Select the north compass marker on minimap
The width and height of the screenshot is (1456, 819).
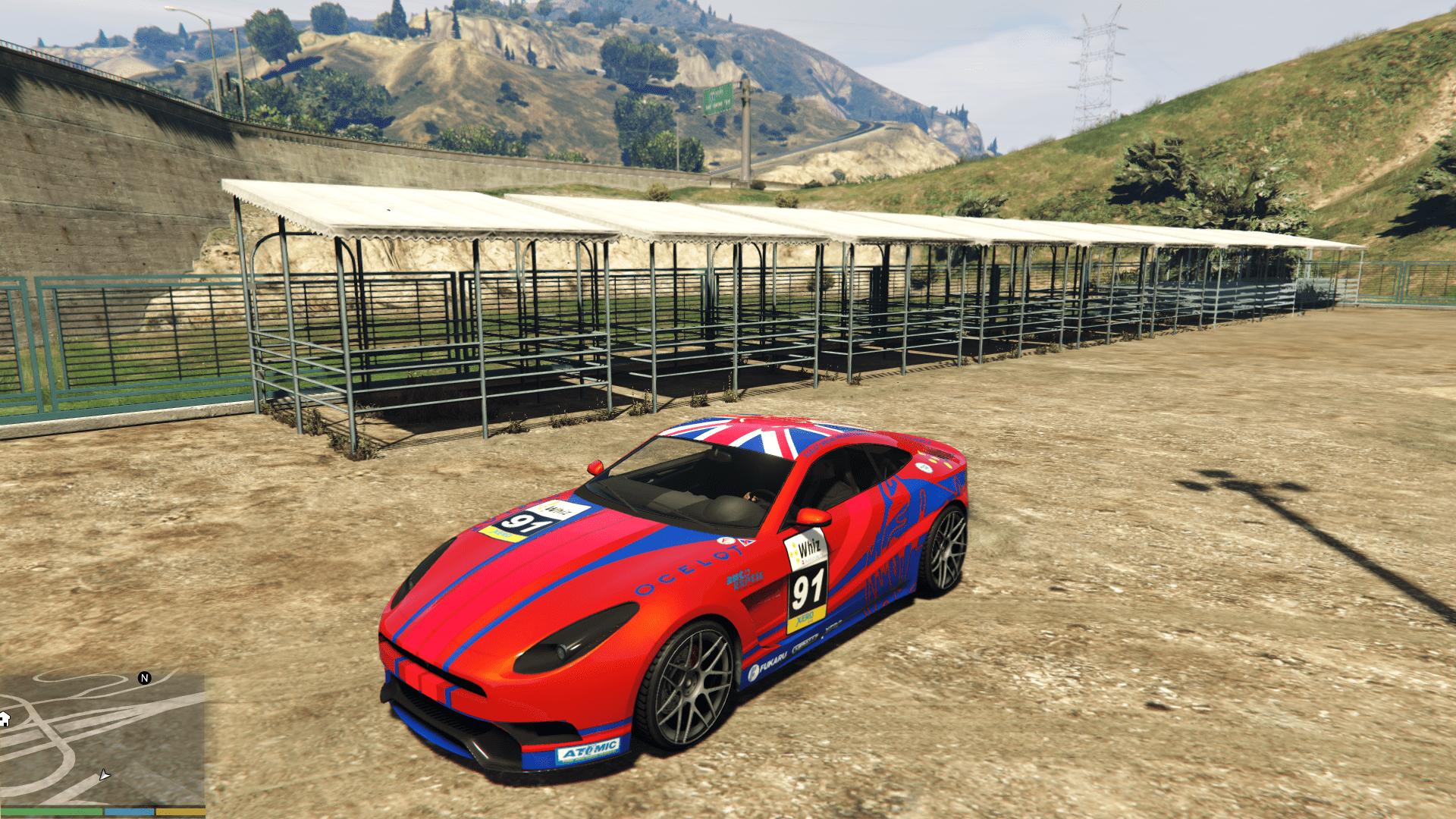(145, 678)
